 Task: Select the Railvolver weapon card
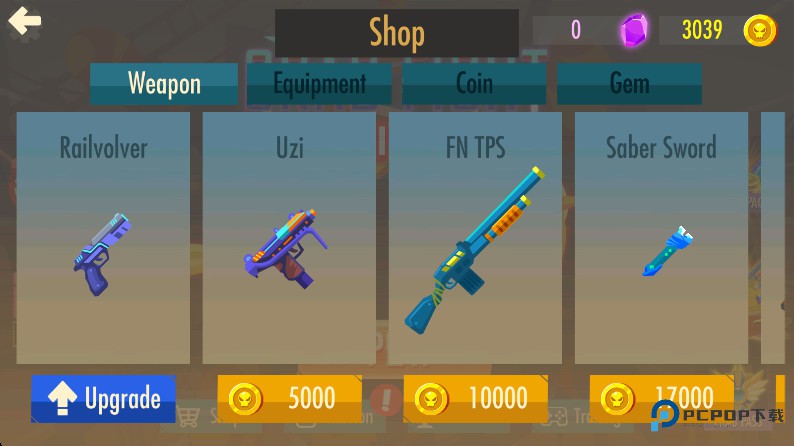(x=103, y=238)
